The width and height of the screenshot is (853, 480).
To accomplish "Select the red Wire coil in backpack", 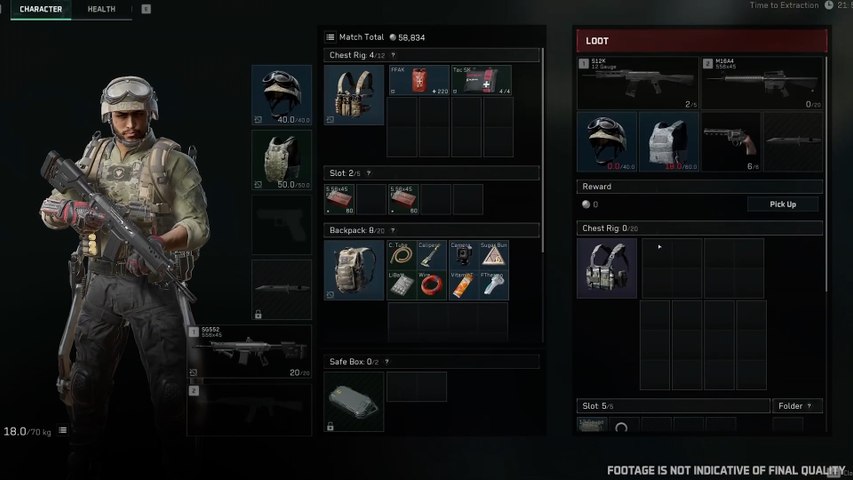I will 432,286.
